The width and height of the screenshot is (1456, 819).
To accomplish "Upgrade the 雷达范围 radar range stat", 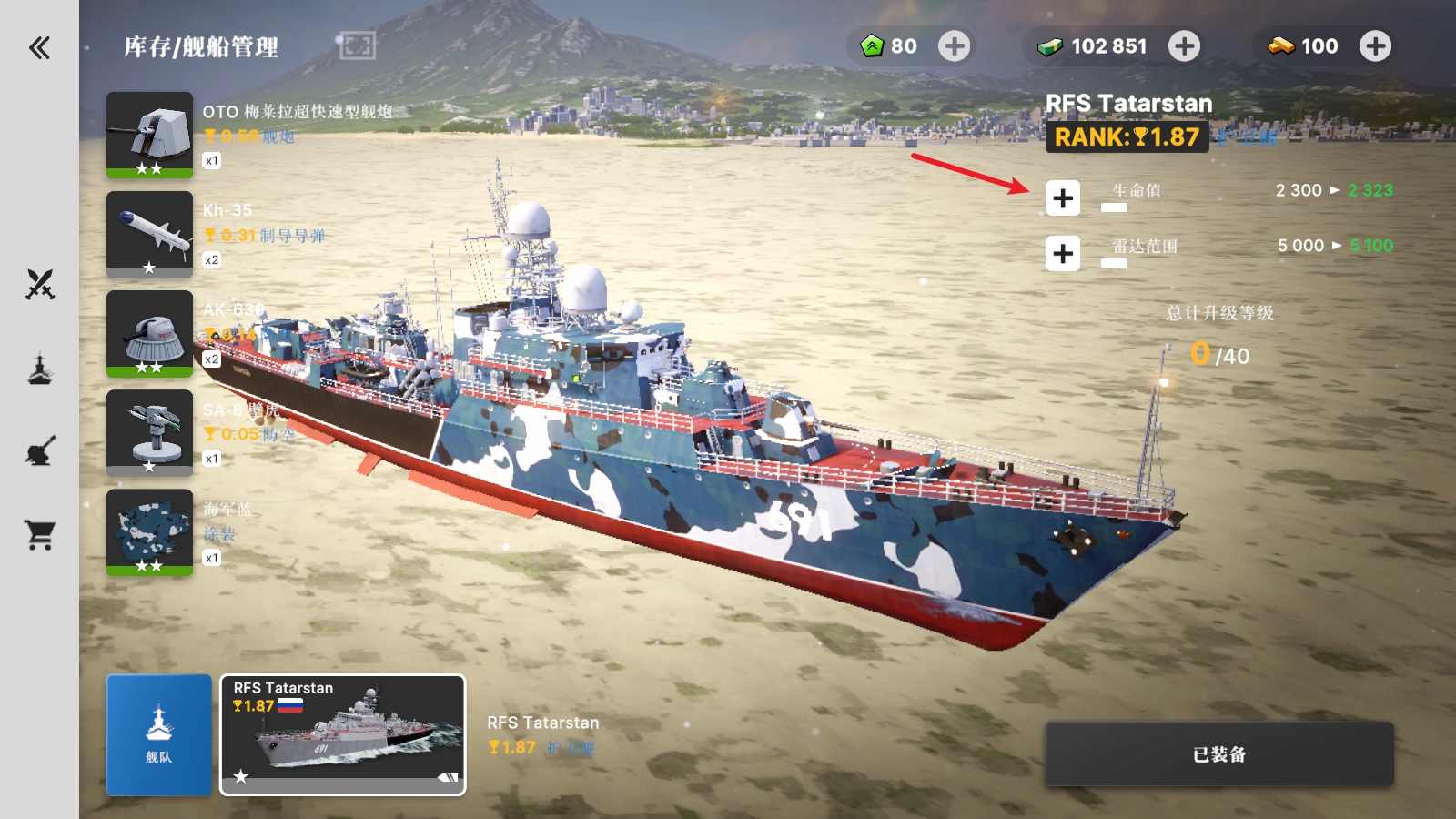I will (1062, 253).
